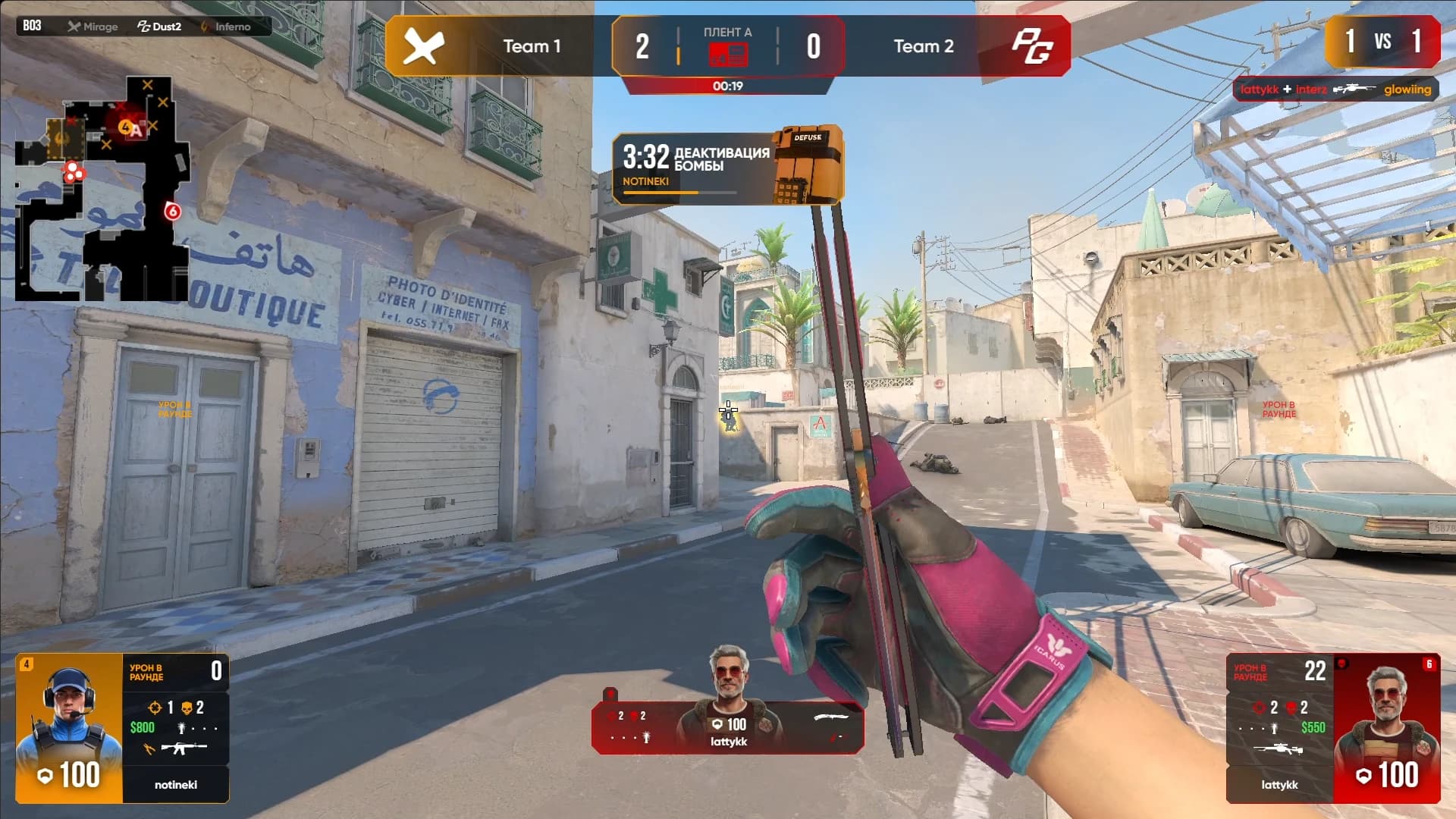
Task: Select the Inferno map entry
Action: point(225,27)
